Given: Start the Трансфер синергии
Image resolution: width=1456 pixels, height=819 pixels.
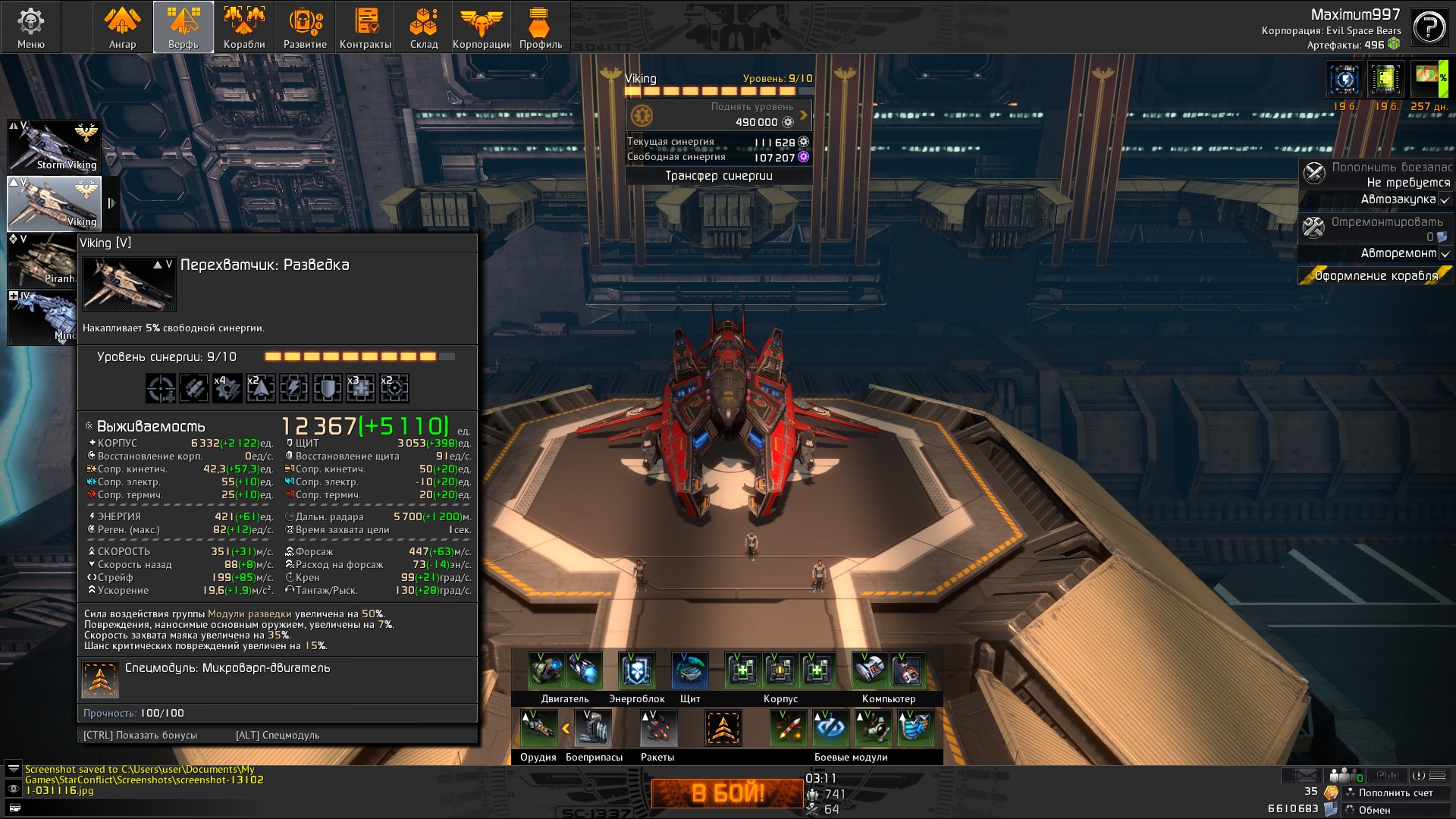Looking at the screenshot, I should pyautogui.click(x=718, y=176).
